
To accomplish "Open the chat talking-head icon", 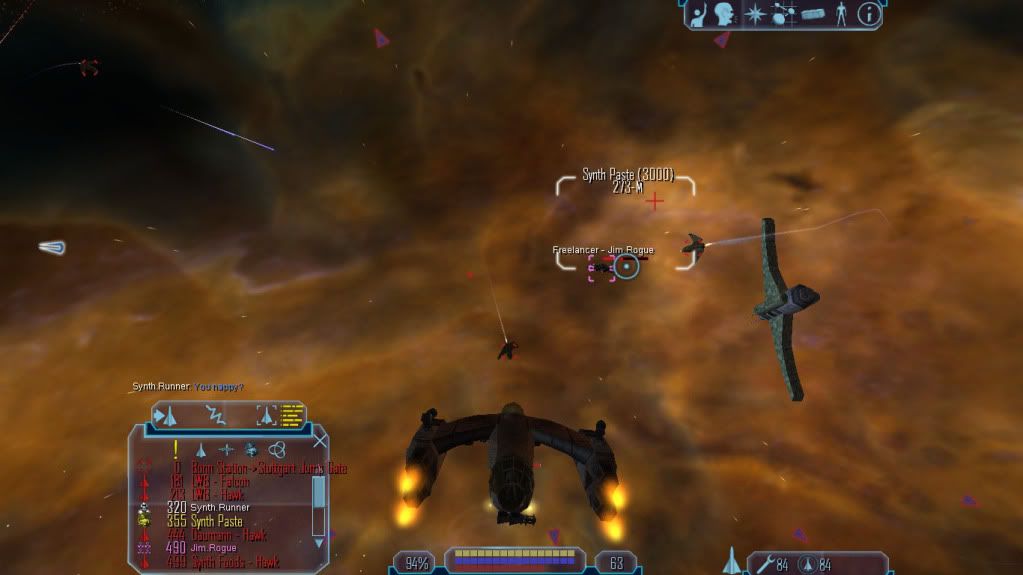I will tap(726, 14).
